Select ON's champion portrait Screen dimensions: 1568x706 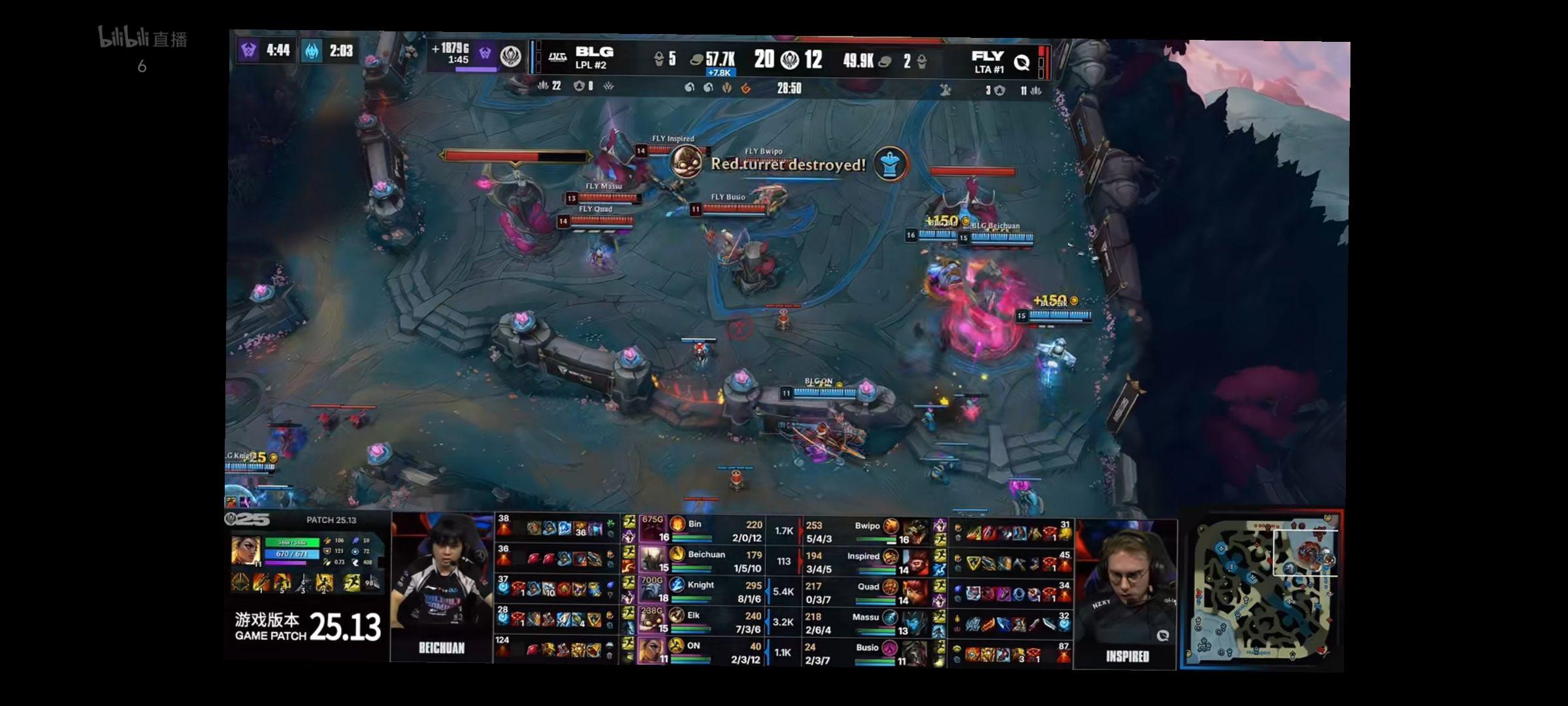652,650
